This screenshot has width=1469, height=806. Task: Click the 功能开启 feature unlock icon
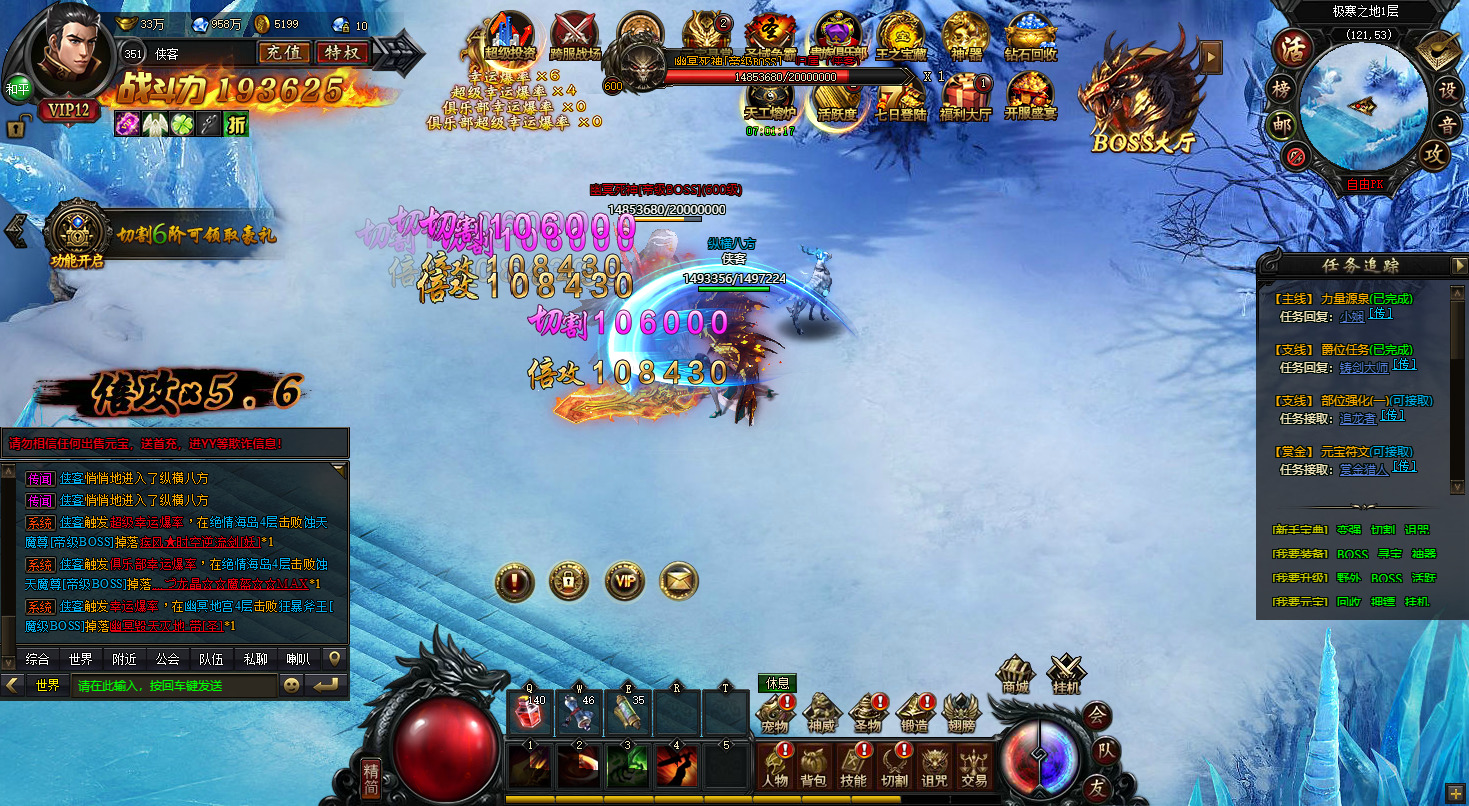click(x=77, y=236)
